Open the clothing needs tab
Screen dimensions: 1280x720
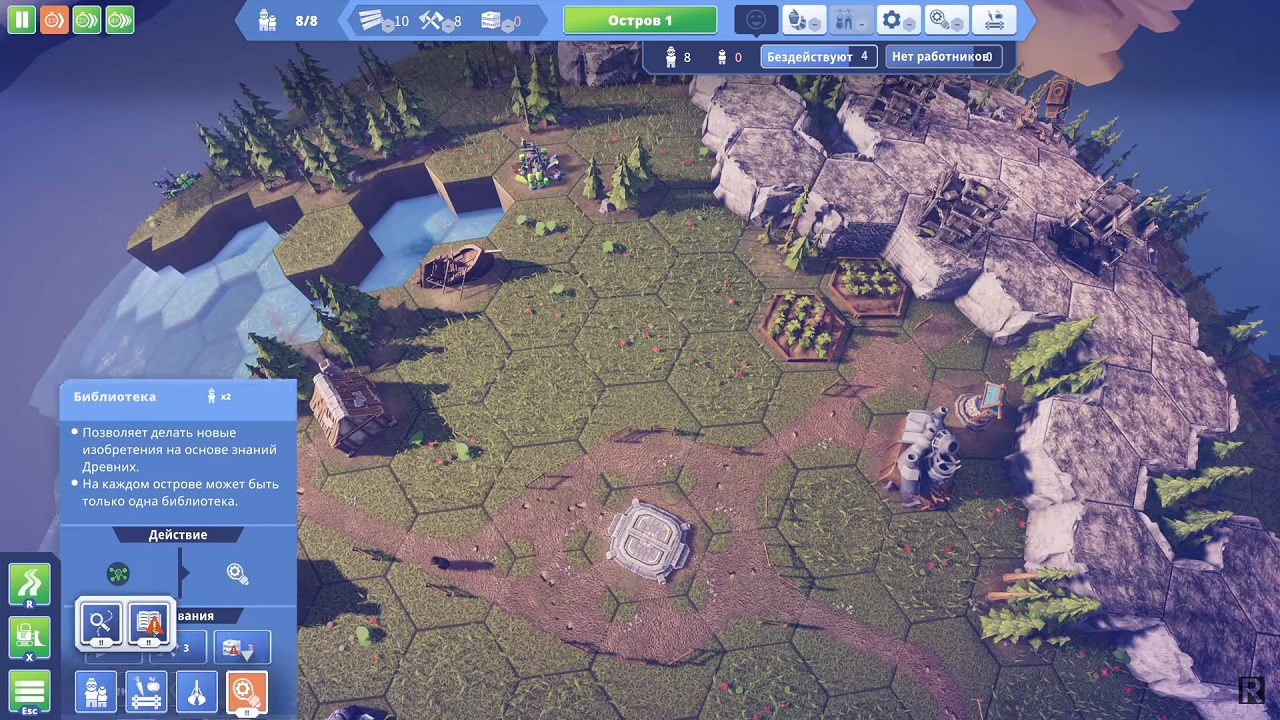[850, 20]
